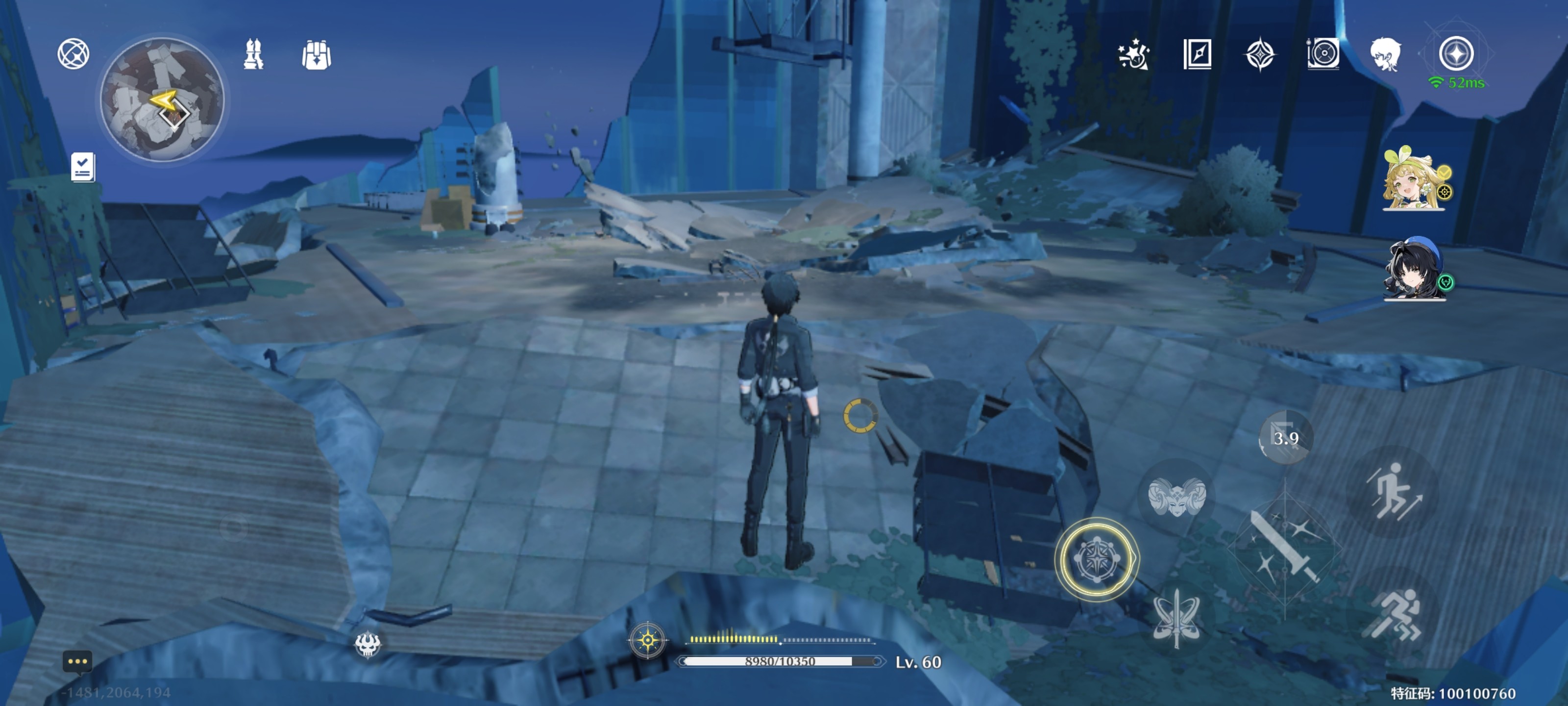Tap the jumping figure button

[x=1393, y=491]
